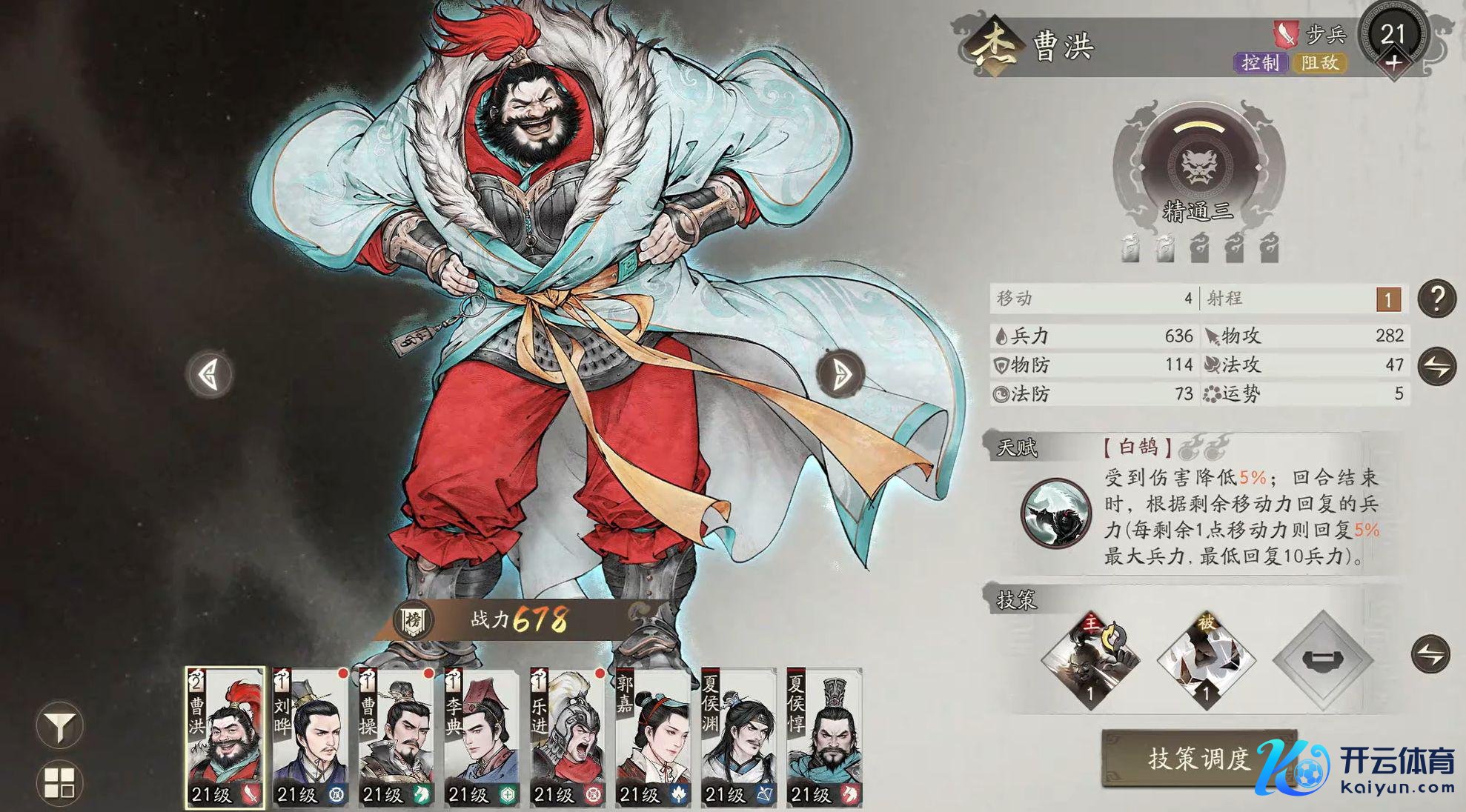
Task: Open the stats help question mark
Action: coord(1436,299)
